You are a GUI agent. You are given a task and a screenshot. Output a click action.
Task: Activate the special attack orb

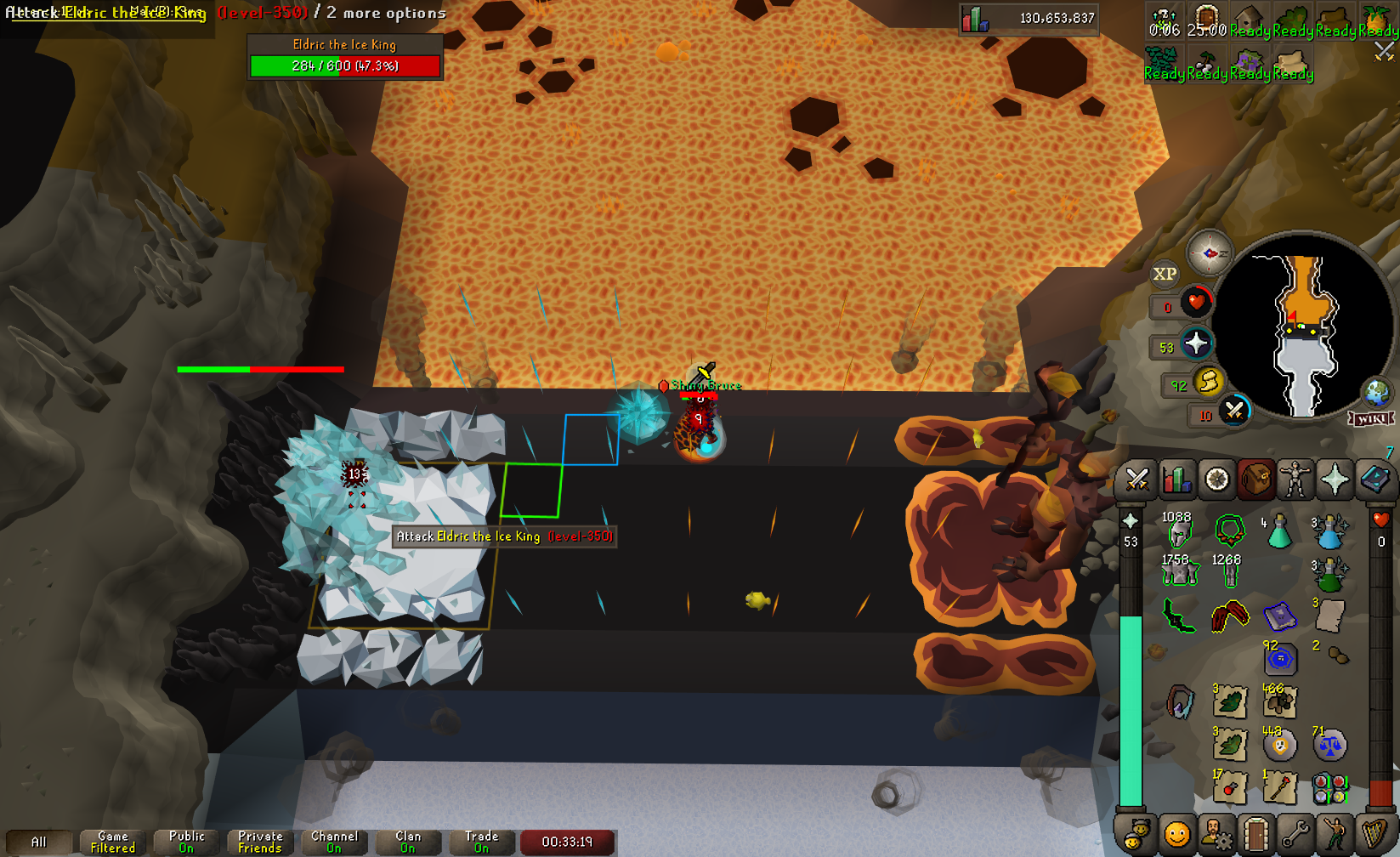[1234, 411]
